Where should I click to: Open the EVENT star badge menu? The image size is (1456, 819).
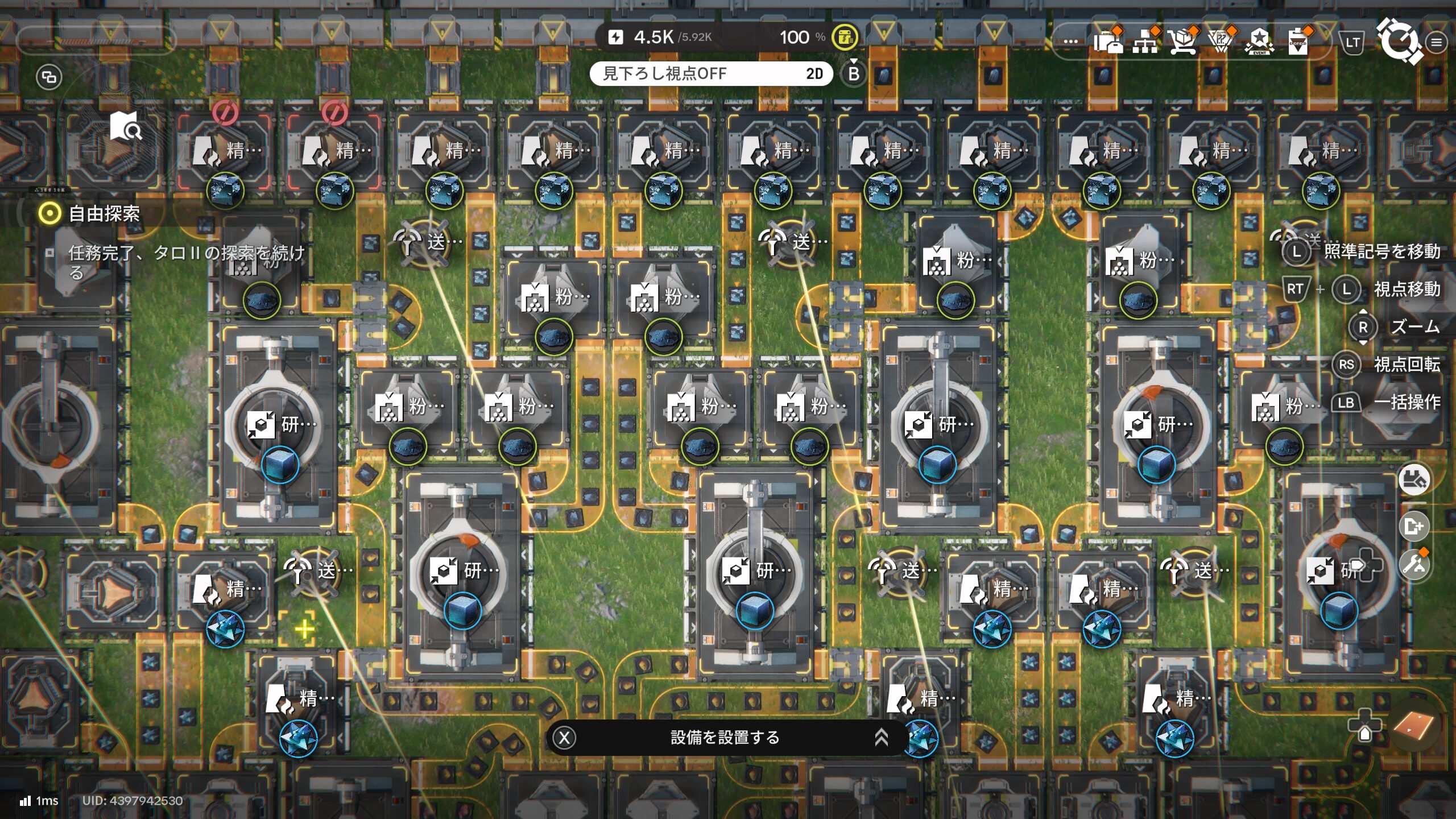(1259, 41)
